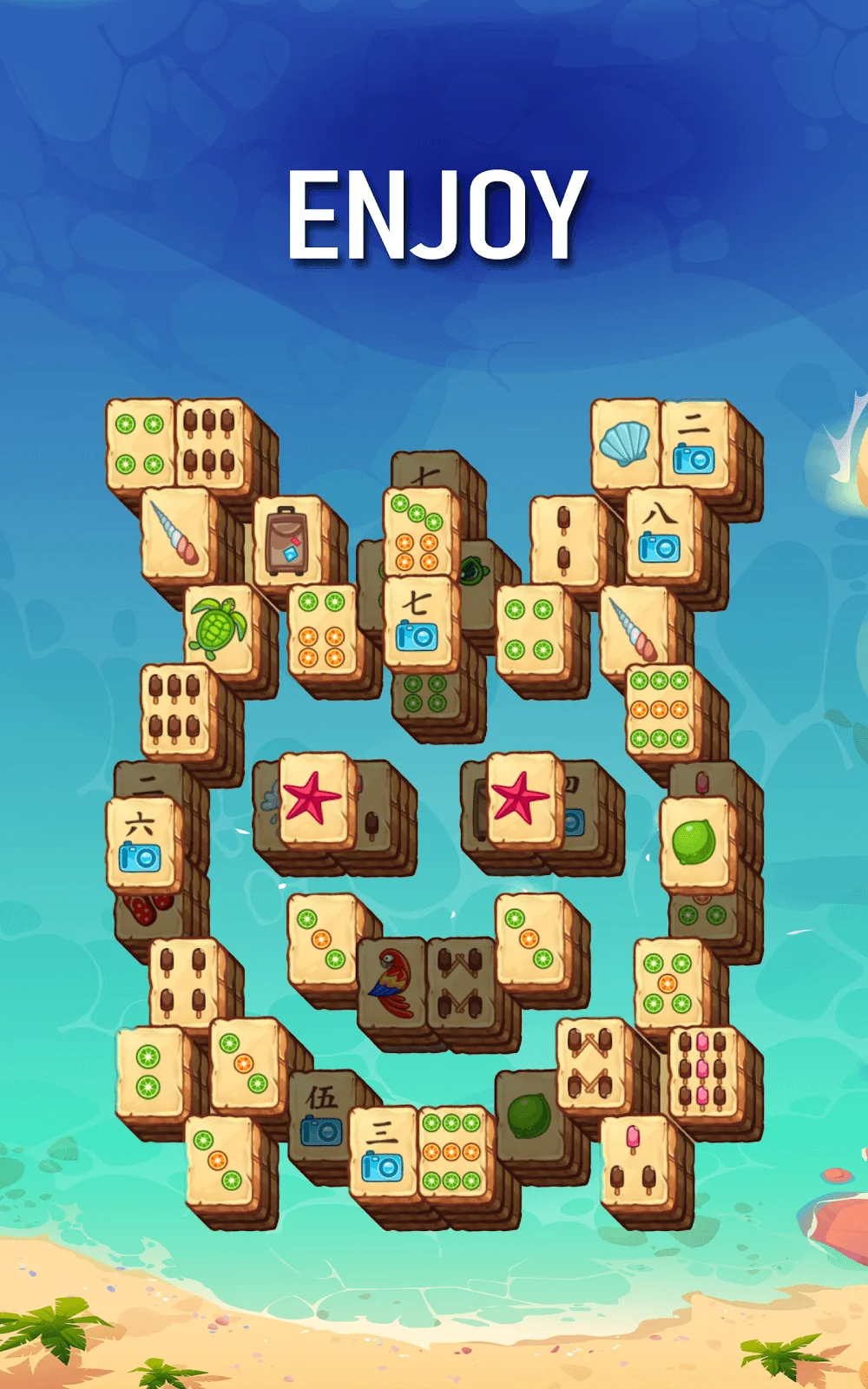This screenshot has width=868, height=1389.
Task: Pick the five-citrus tile with orange center
Action: coord(667,983)
